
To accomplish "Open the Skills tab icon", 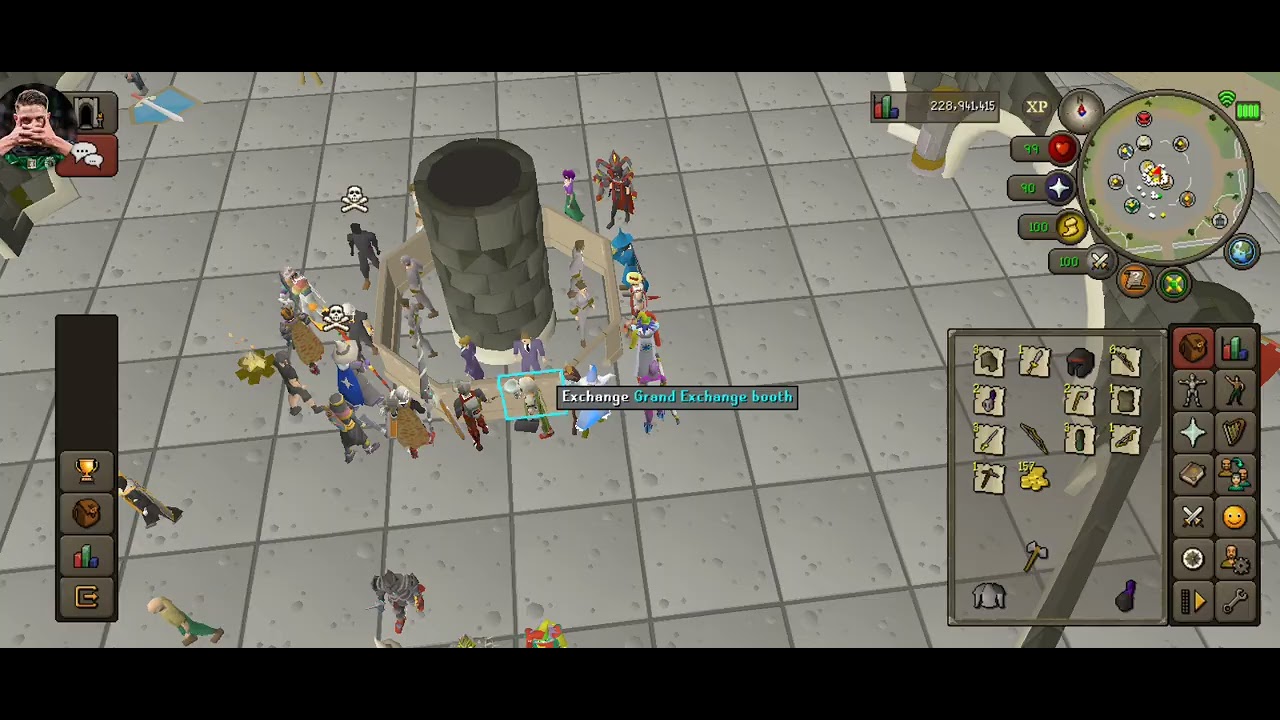I will click(x=1234, y=347).
